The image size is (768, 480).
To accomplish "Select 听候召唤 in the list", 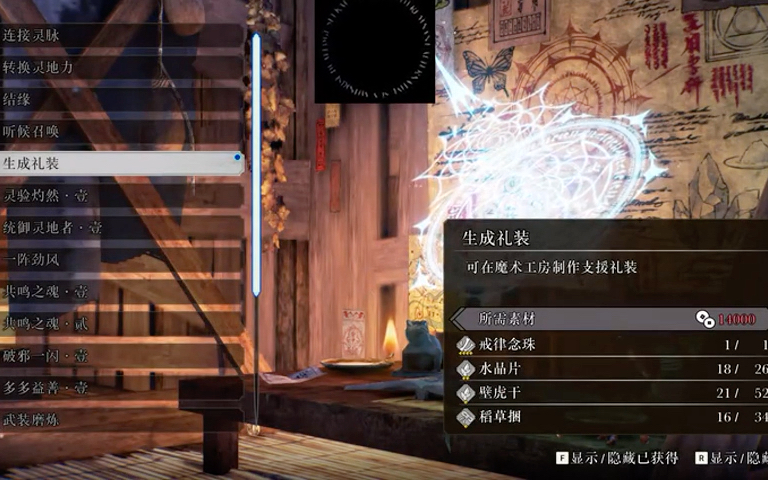I will [120, 131].
